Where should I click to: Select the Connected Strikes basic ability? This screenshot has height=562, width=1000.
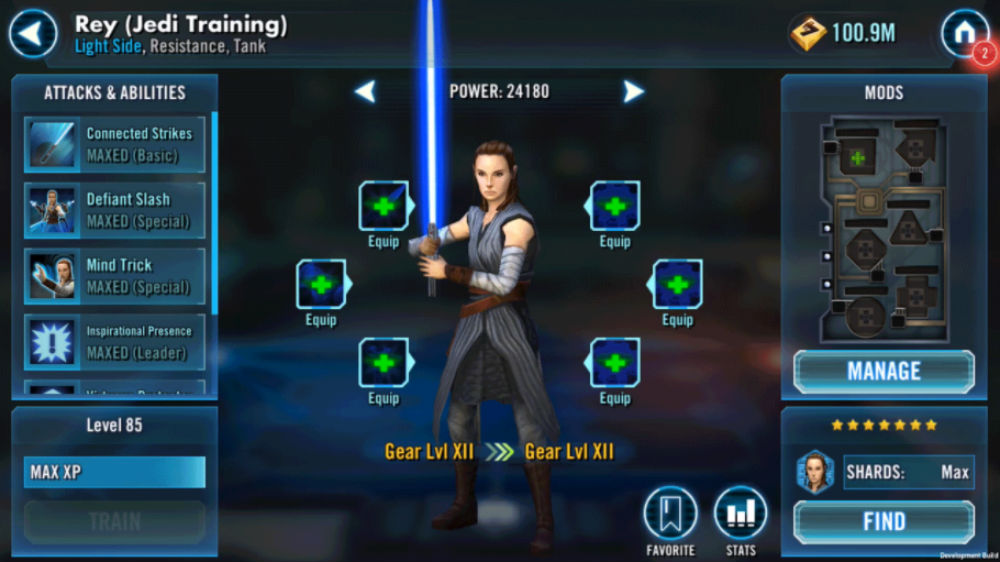pyautogui.click(x=115, y=144)
